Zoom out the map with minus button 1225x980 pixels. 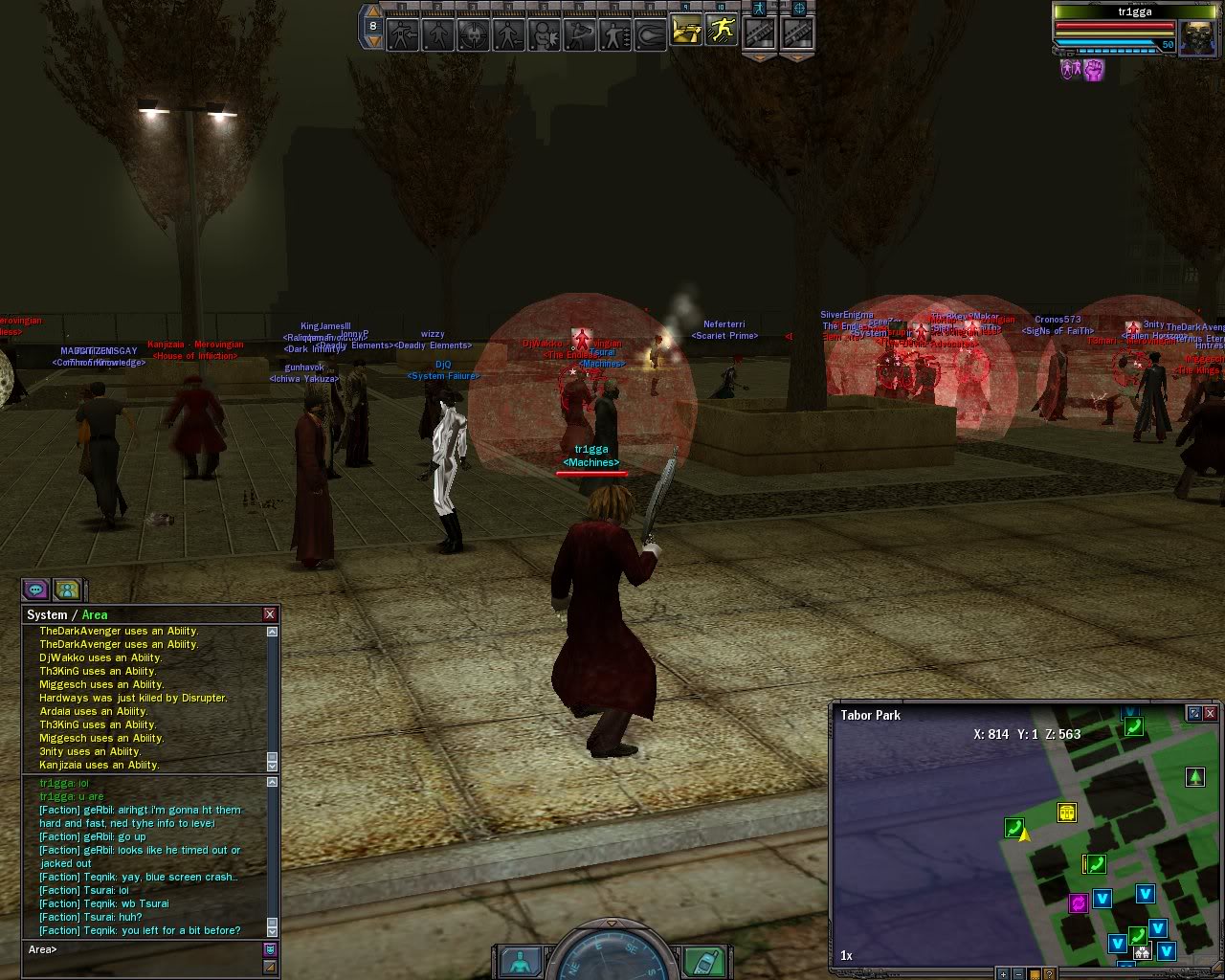1018,974
